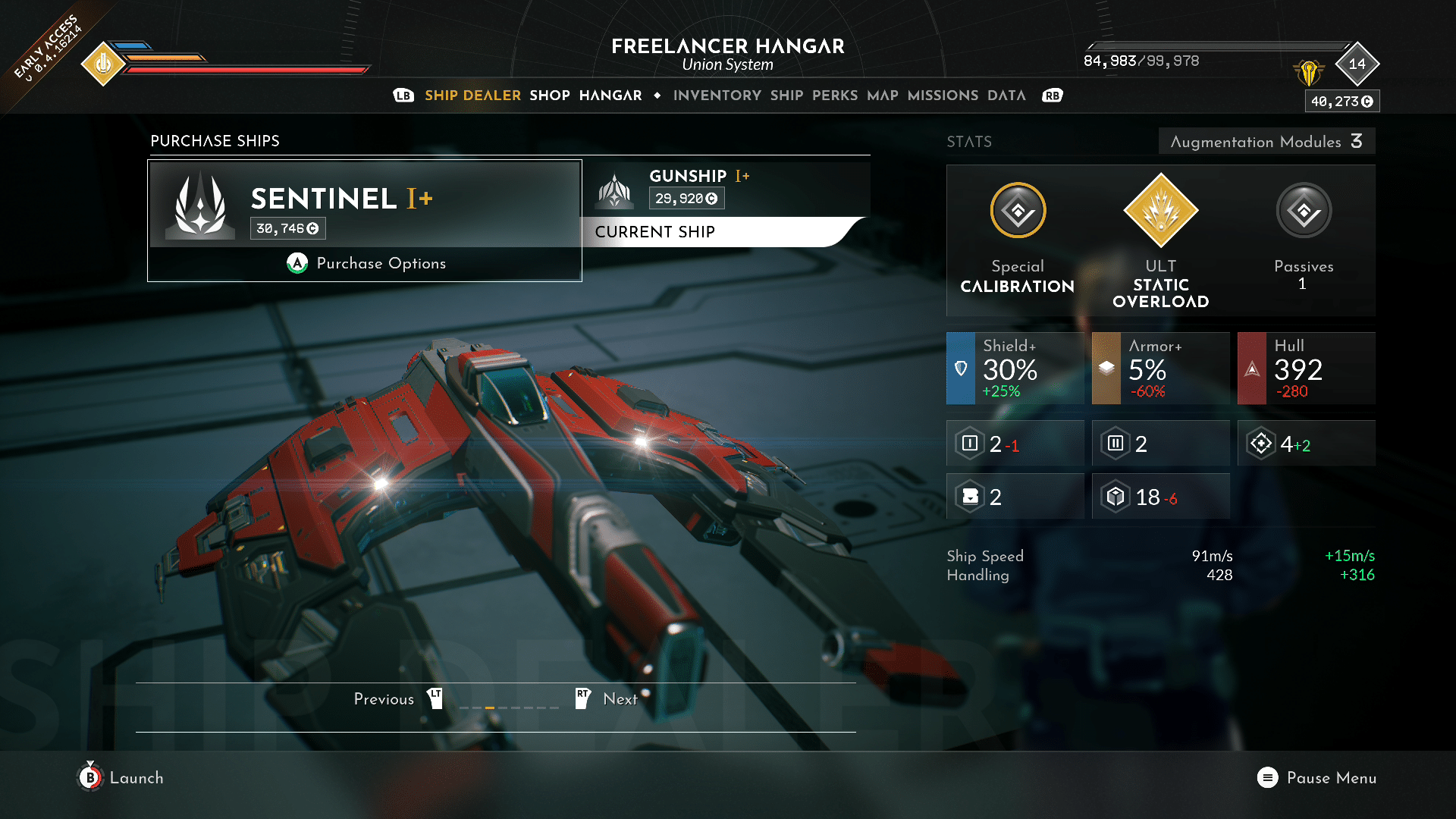The height and width of the screenshot is (819, 1456).
Task: Click the Shield+ stat icon
Action: click(961, 369)
